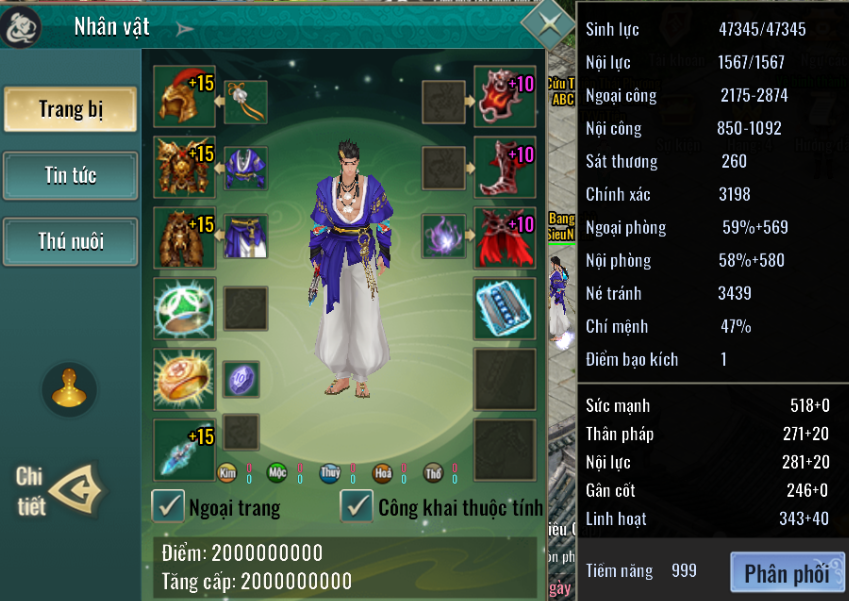Select the golden armor +15 slot
The height and width of the screenshot is (601, 849).
183,167
